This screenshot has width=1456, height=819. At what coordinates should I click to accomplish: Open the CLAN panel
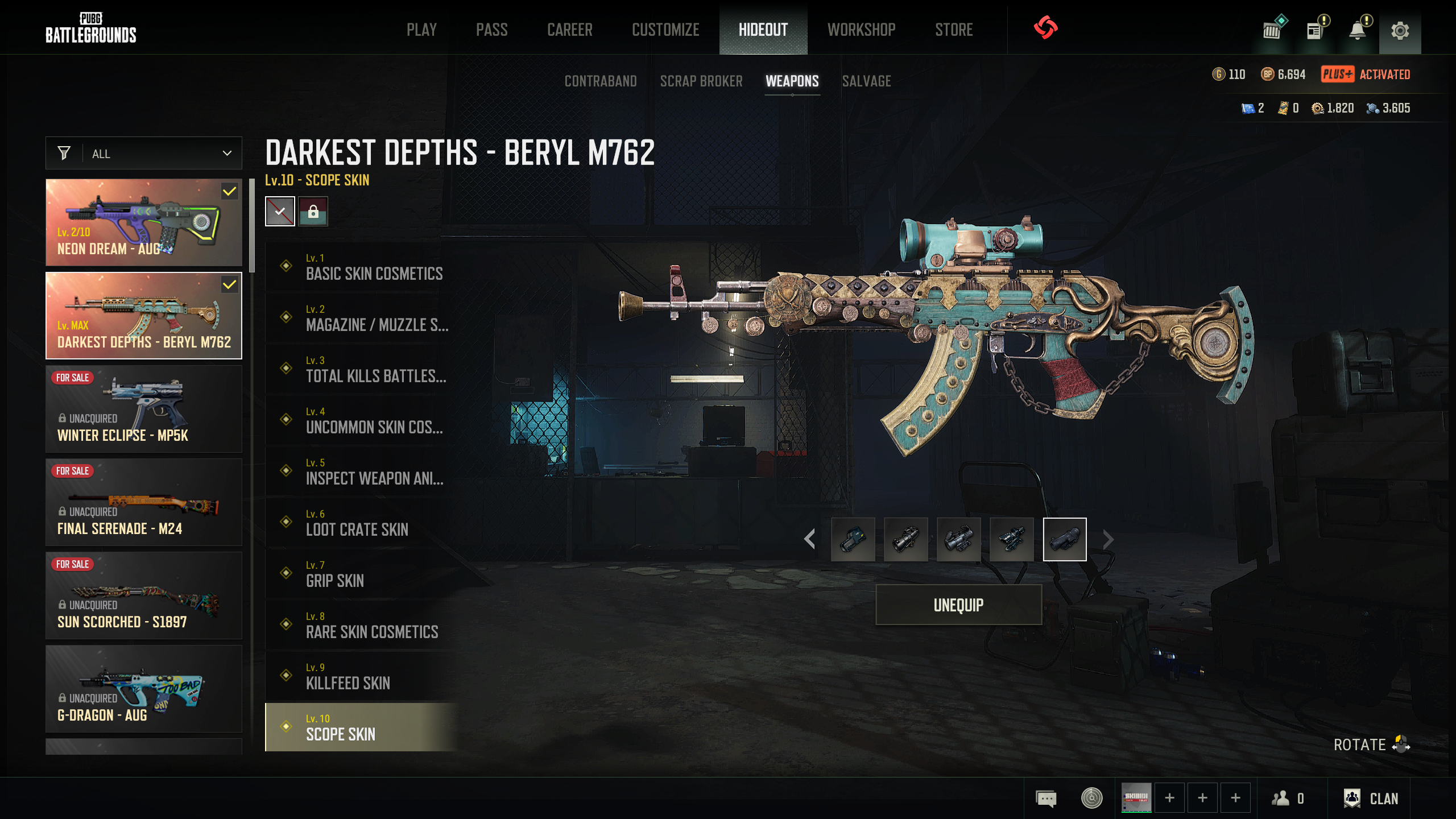click(x=1371, y=799)
